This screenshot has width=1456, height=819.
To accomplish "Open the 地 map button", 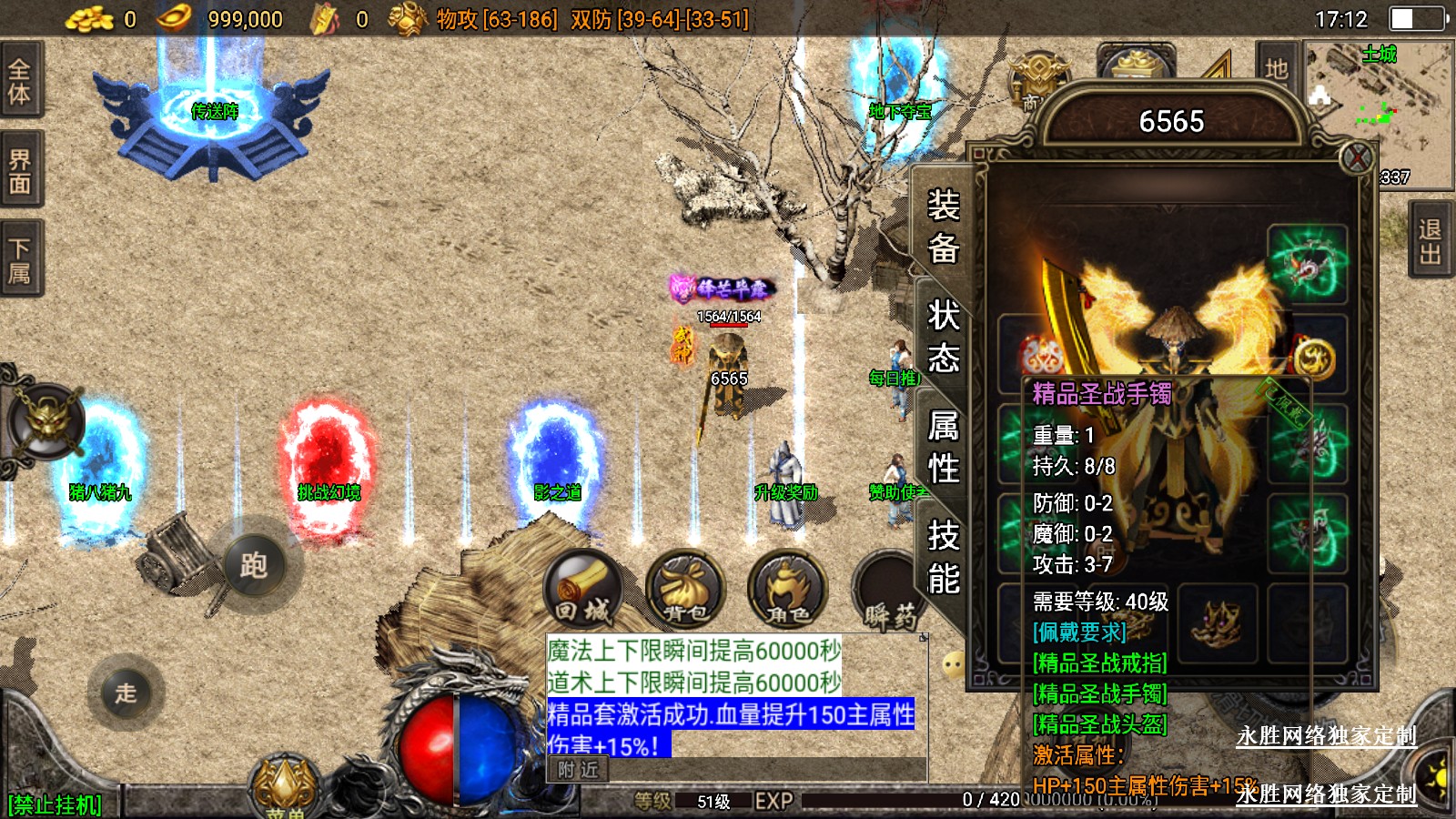I will click(x=1276, y=67).
